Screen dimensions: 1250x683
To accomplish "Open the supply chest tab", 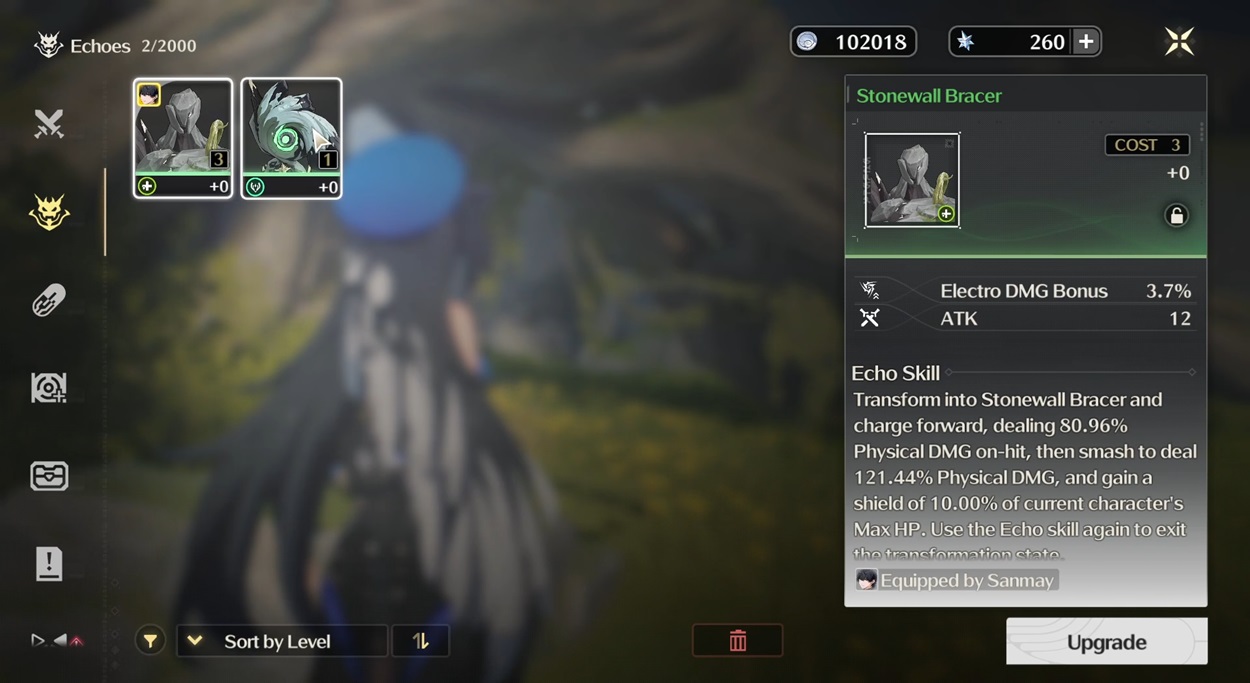I will [x=49, y=476].
